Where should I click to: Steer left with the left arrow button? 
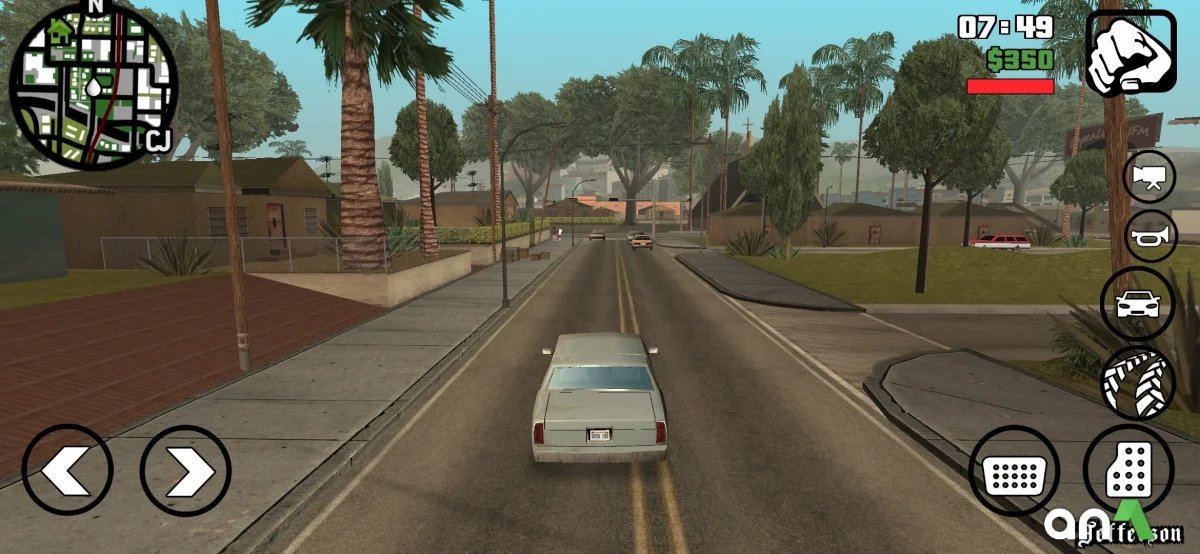click(67, 470)
